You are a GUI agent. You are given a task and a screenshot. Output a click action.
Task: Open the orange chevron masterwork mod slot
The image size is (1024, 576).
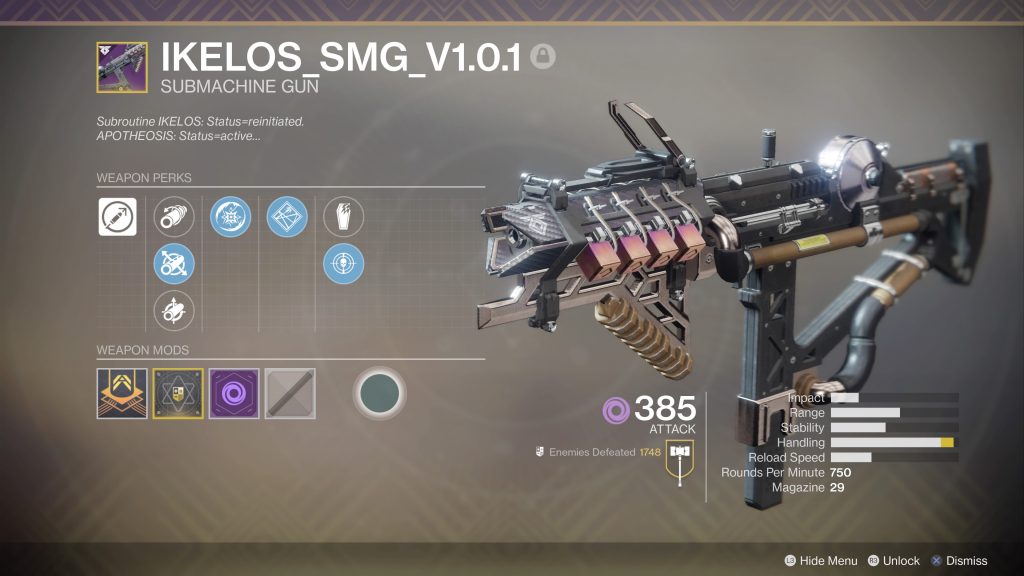pyautogui.click(x=122, y=393)
